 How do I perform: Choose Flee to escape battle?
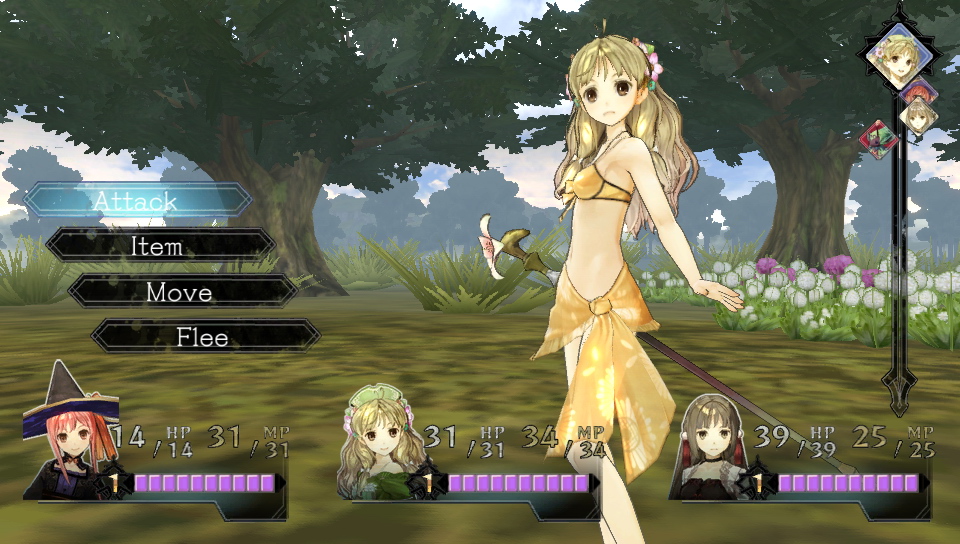point(203,337)
